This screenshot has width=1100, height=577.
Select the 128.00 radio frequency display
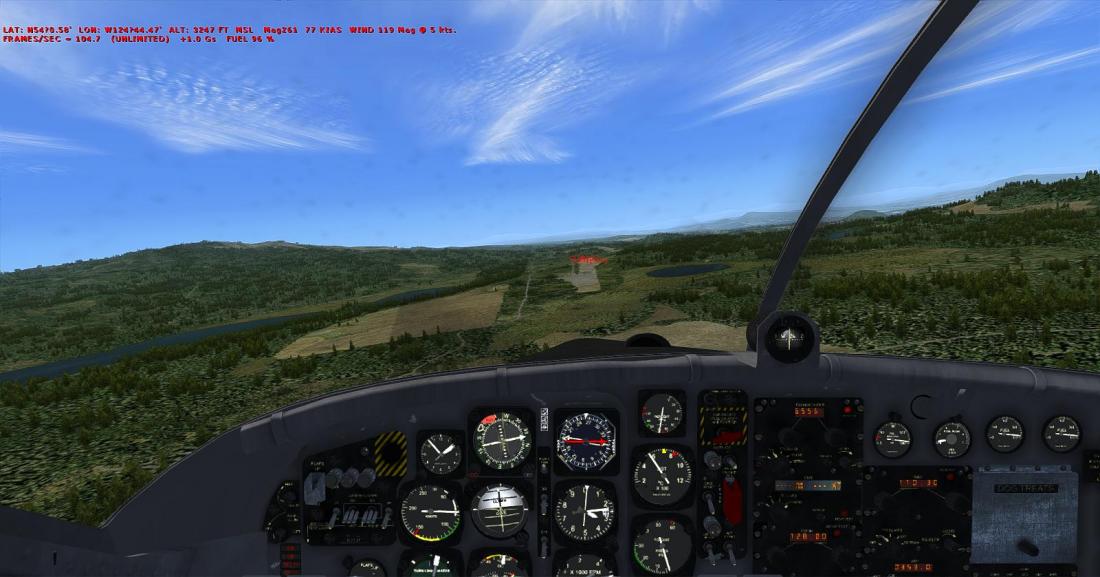809,536
